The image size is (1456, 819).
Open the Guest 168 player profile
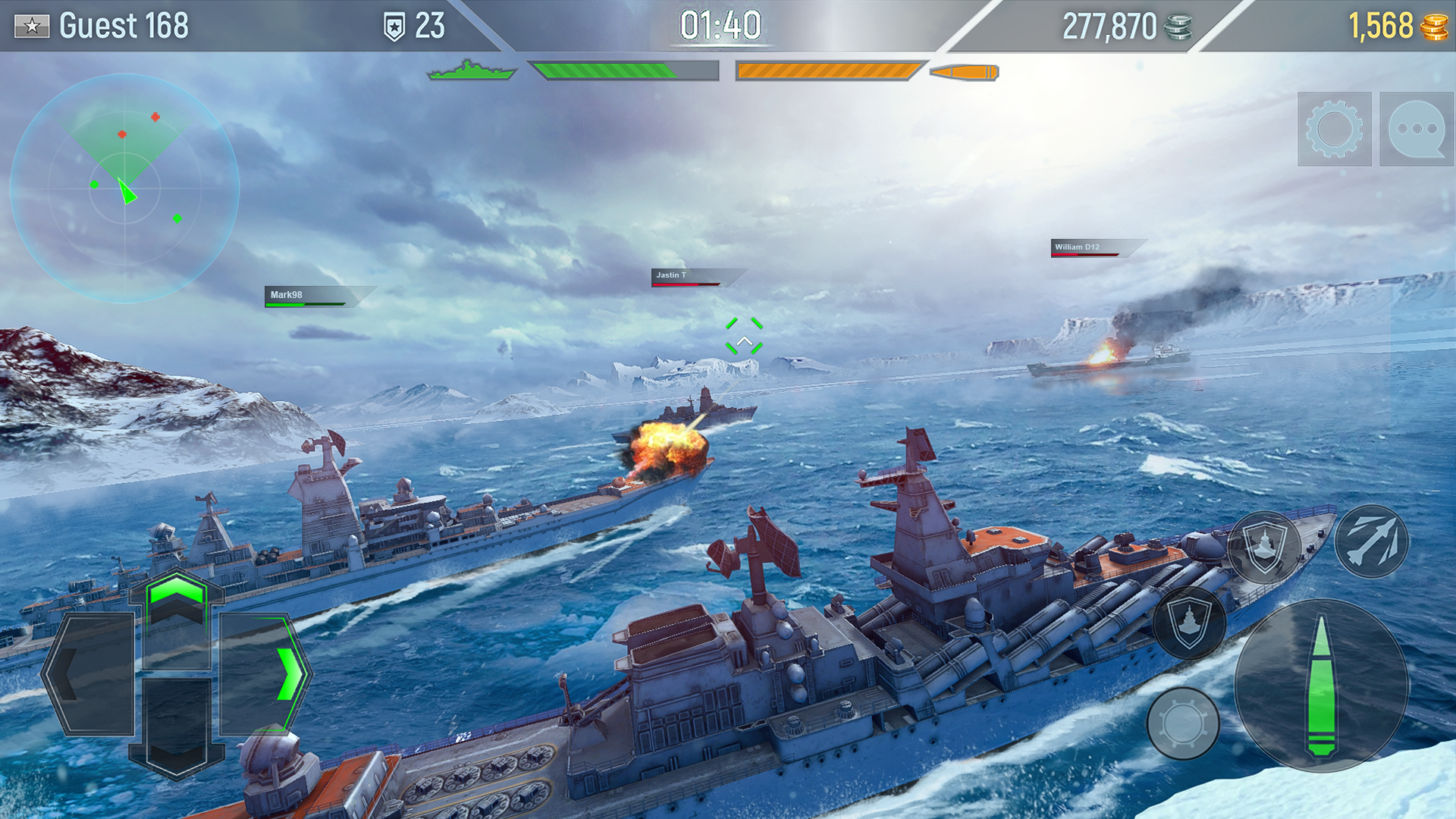coord(125,25)
